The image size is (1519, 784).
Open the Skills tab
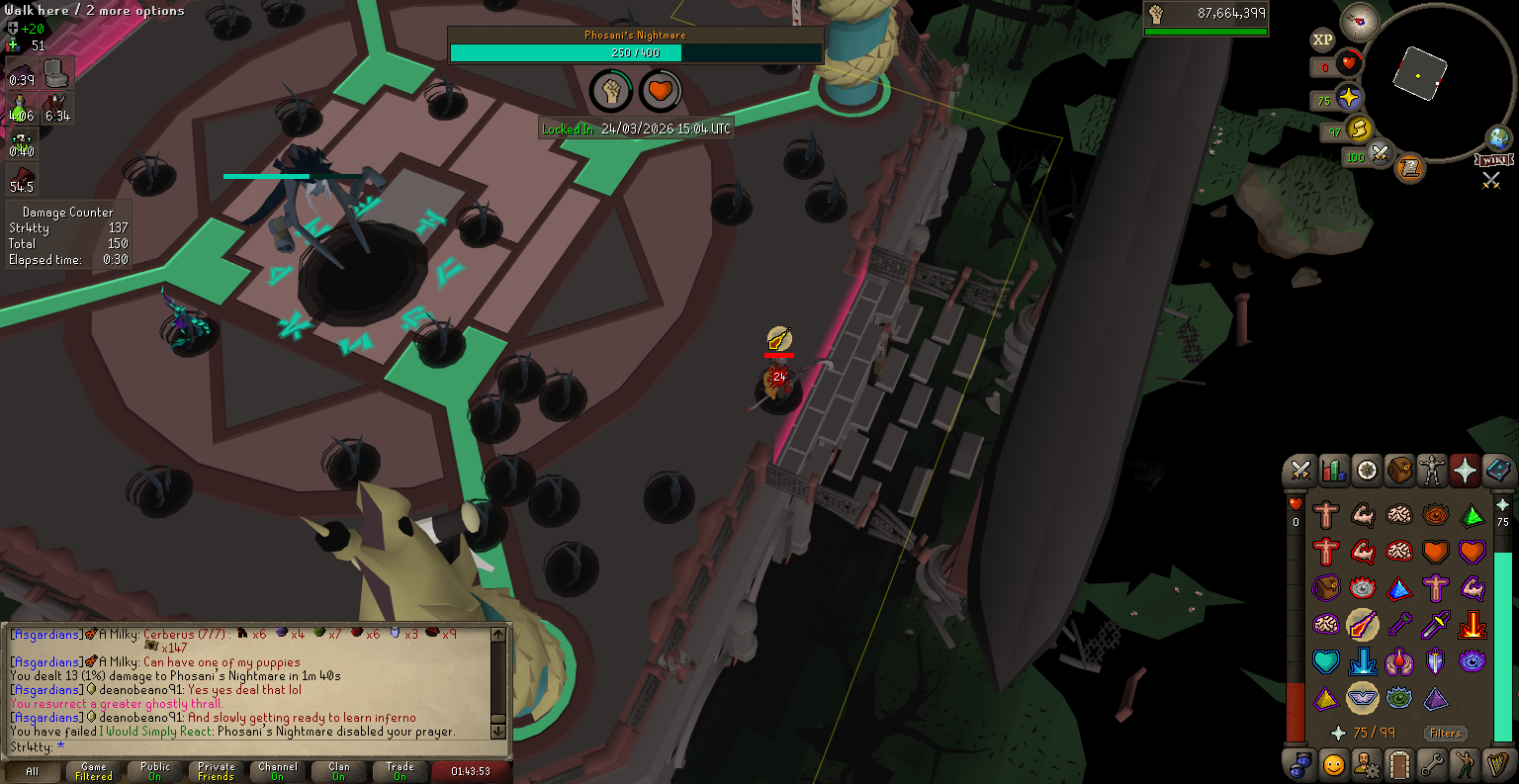click(1333, 471)
